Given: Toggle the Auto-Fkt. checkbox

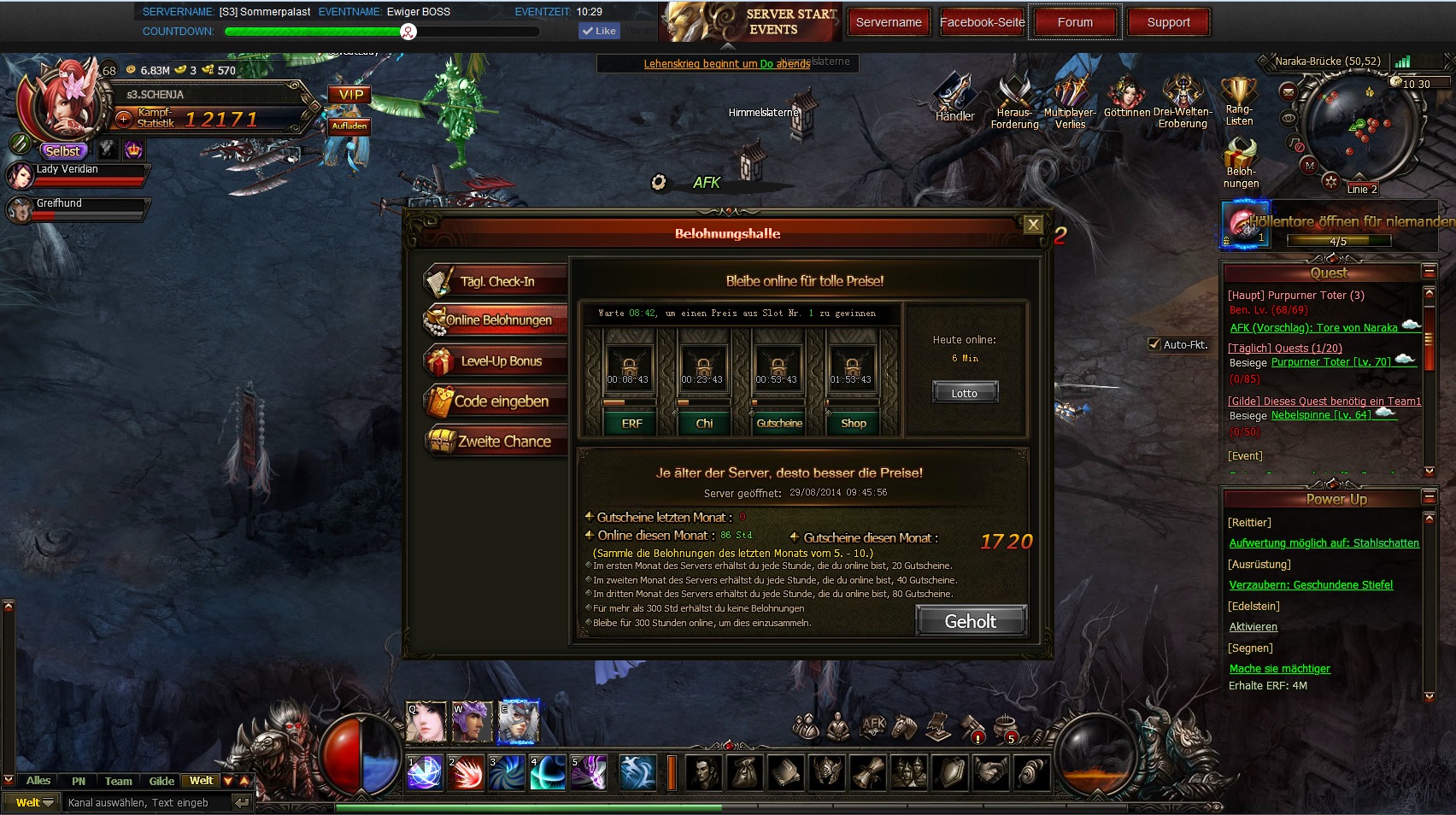Looking at the screenshot, I should click(x=1154, y=344).
